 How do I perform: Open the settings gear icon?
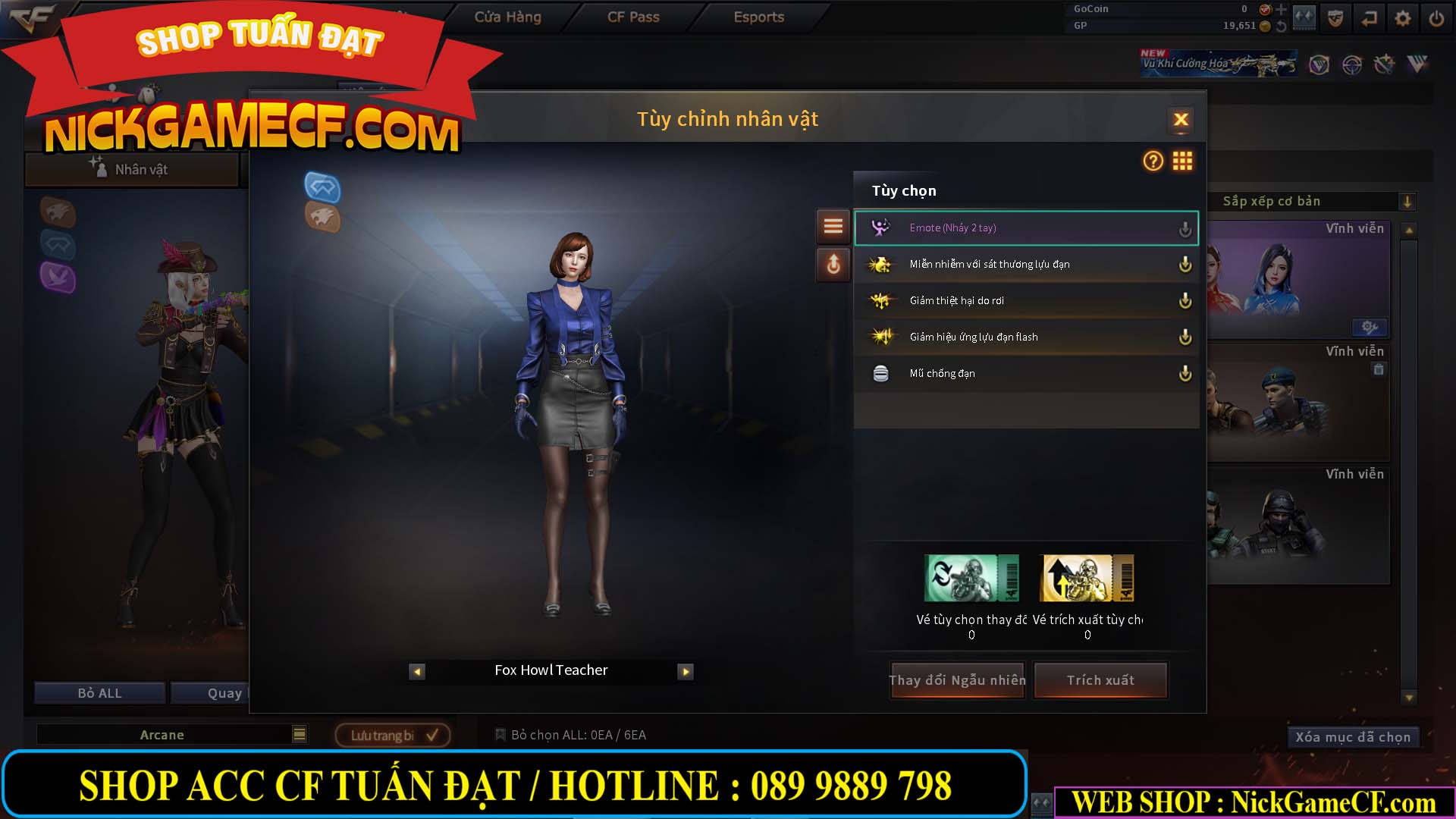[1402, 17]
